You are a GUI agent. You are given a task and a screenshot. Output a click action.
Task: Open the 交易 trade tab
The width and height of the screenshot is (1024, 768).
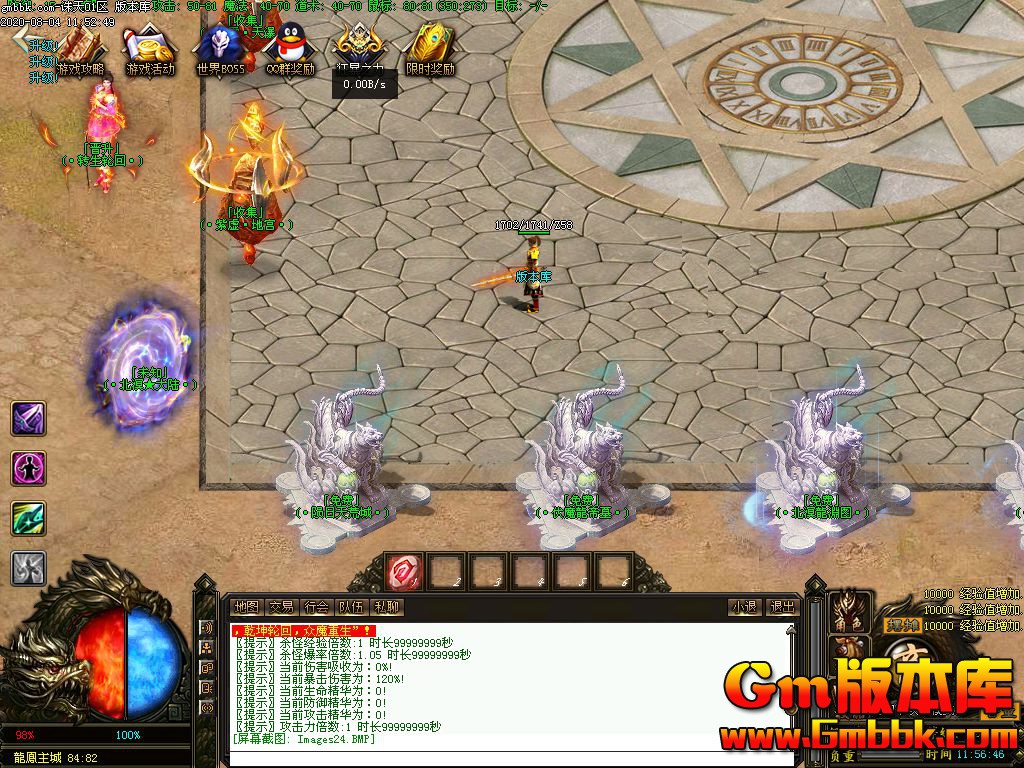[281, 607]
